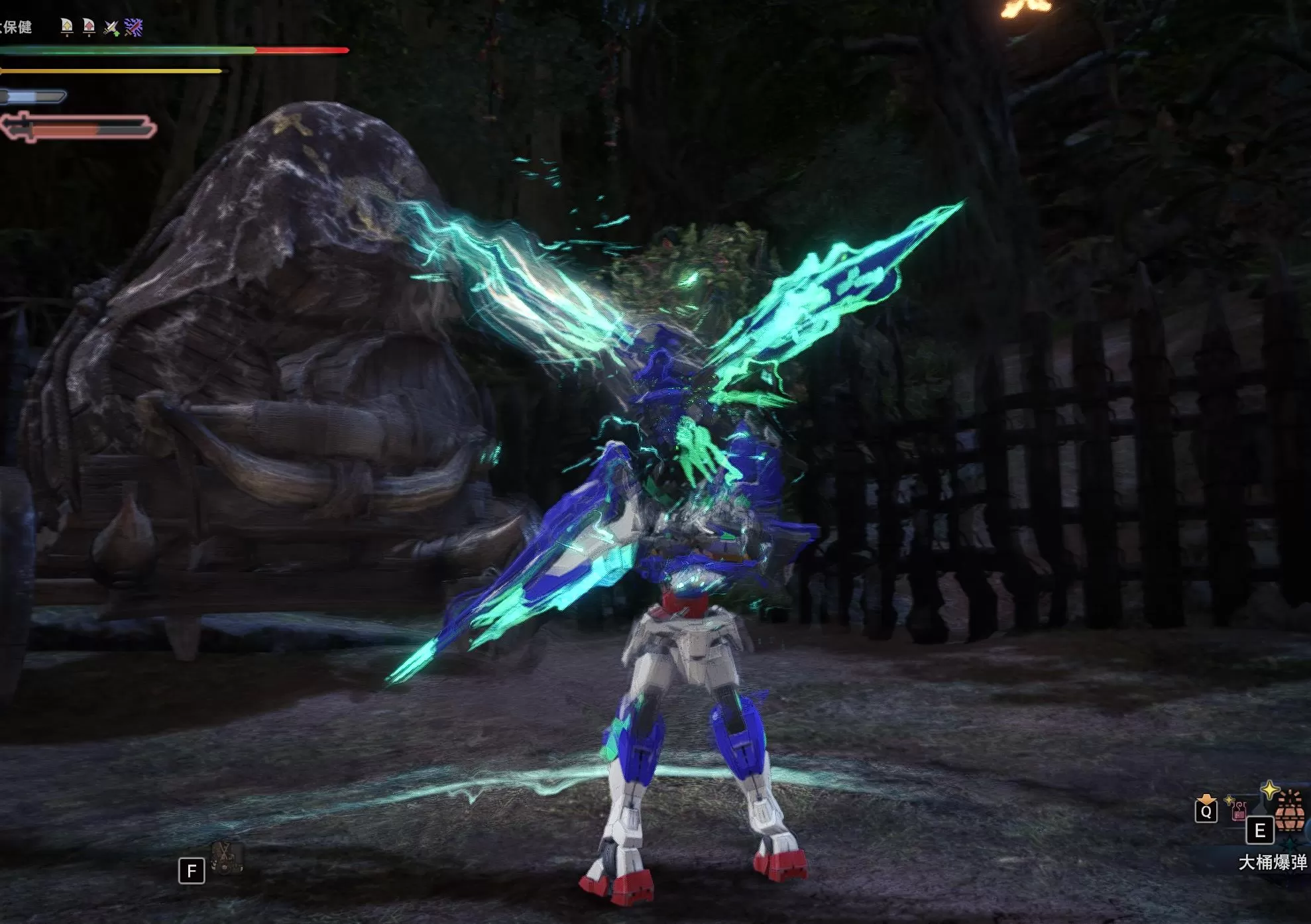Toggle the F key action prompt
The width and height of the screenshot is (1311, 924).
192,870
